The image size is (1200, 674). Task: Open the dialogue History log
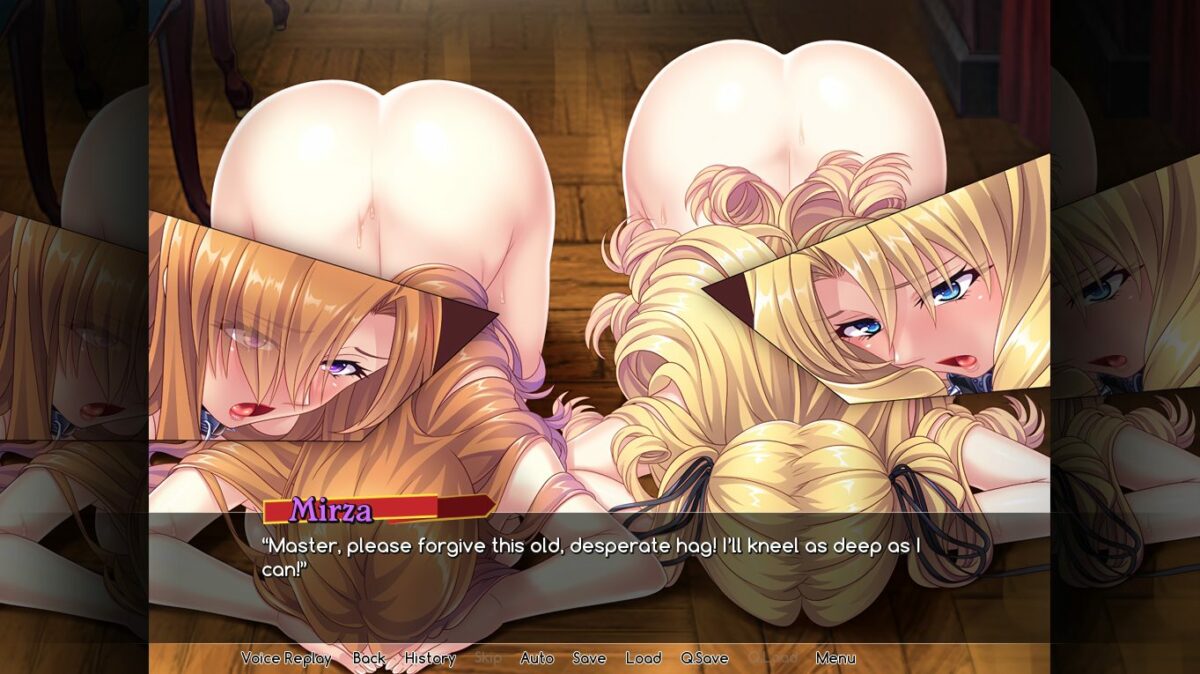430,658
